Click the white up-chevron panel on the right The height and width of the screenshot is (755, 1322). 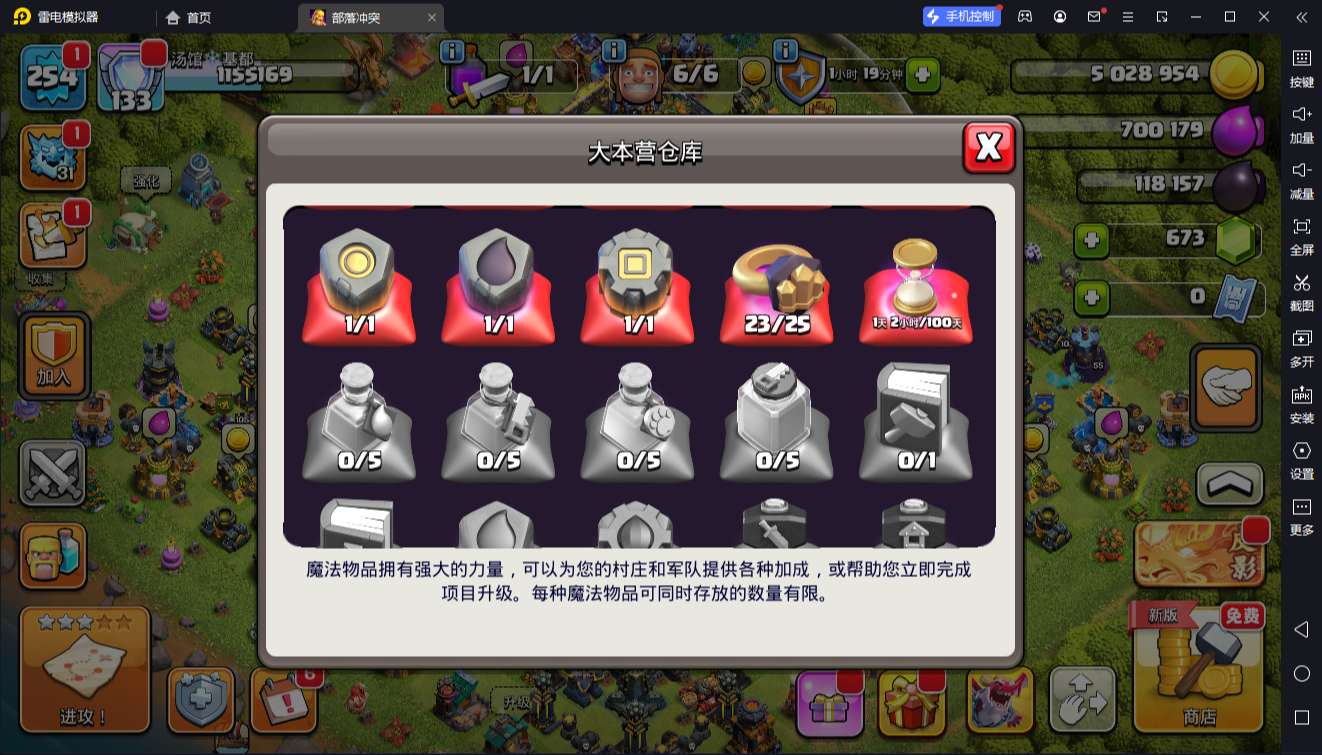click(1228, 485)
